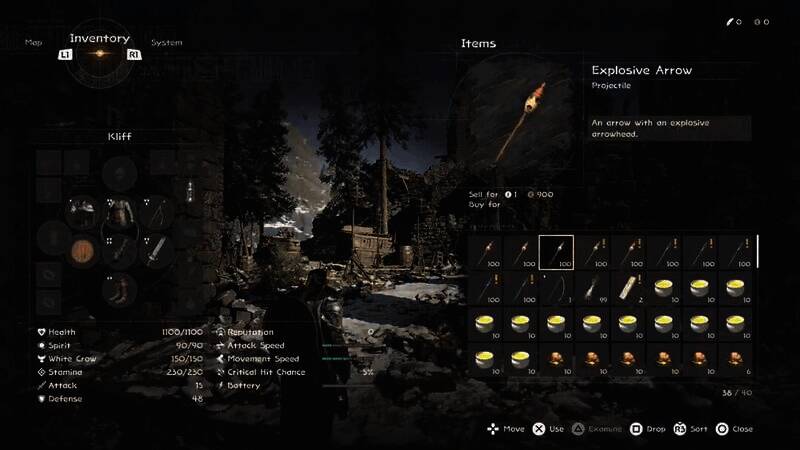Switch to the Map tab
This screenshot has width=800, height=450.
(34, 43)
